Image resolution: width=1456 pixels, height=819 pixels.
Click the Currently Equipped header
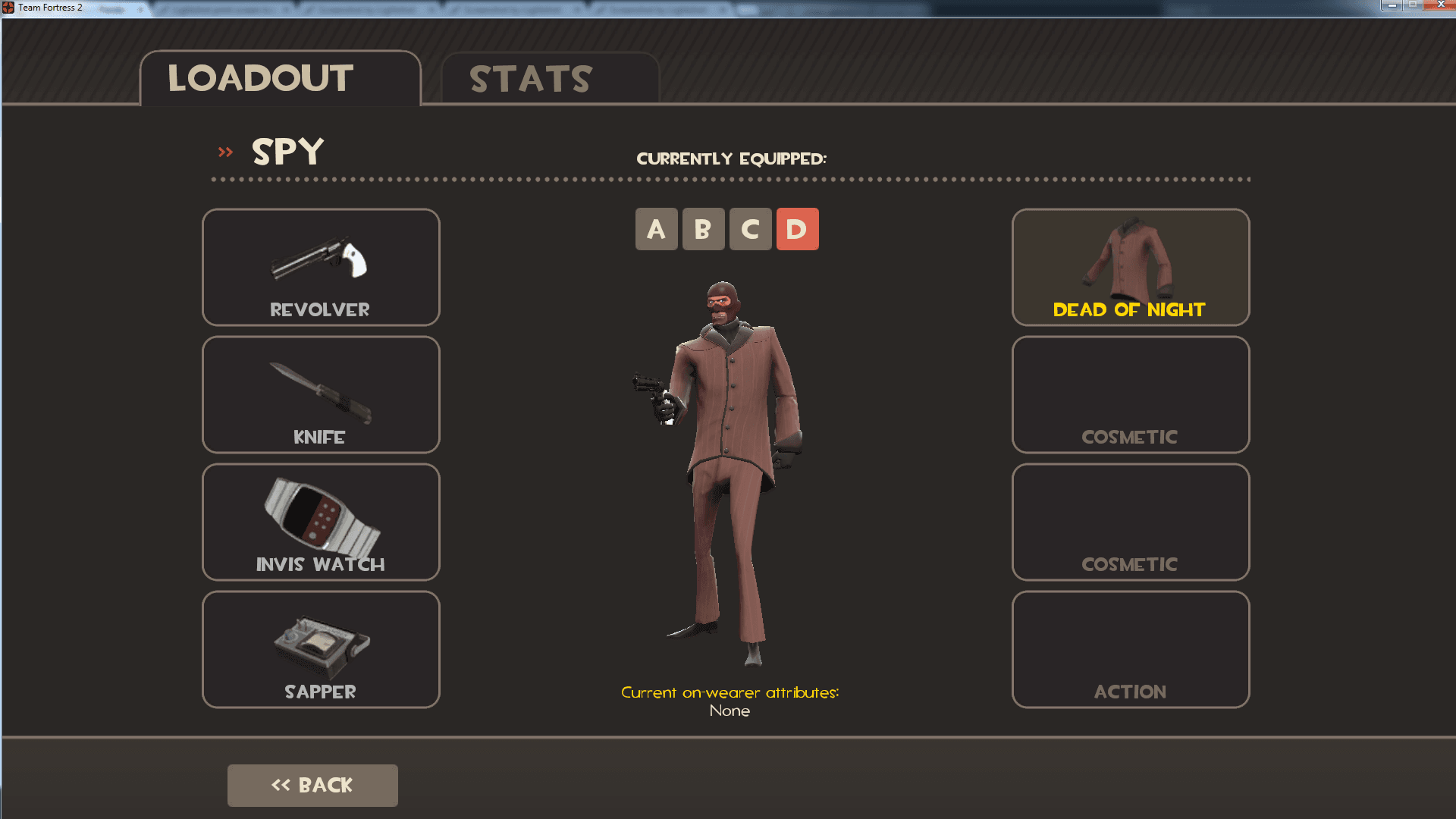[732, 158]
